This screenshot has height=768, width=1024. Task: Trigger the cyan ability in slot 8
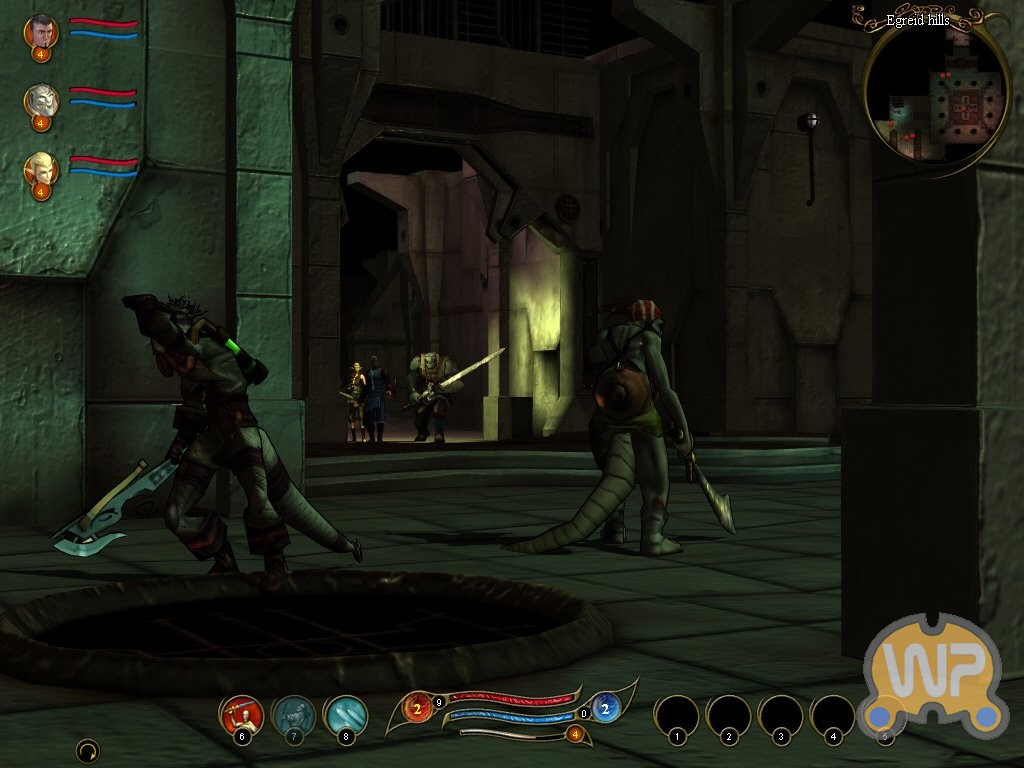(x=345, y=714)
